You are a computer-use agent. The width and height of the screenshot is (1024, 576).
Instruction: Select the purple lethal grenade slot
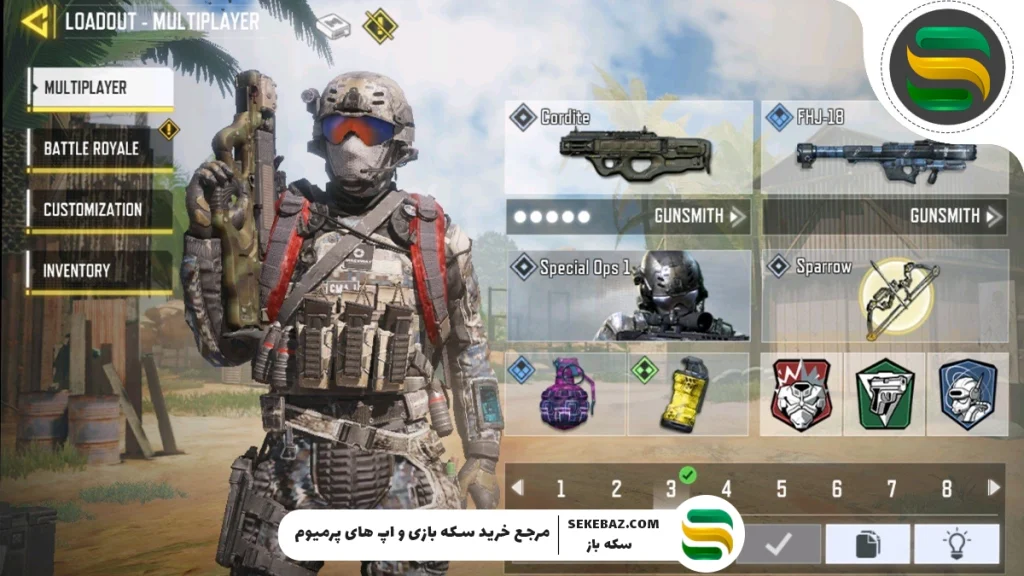(566, 394)
